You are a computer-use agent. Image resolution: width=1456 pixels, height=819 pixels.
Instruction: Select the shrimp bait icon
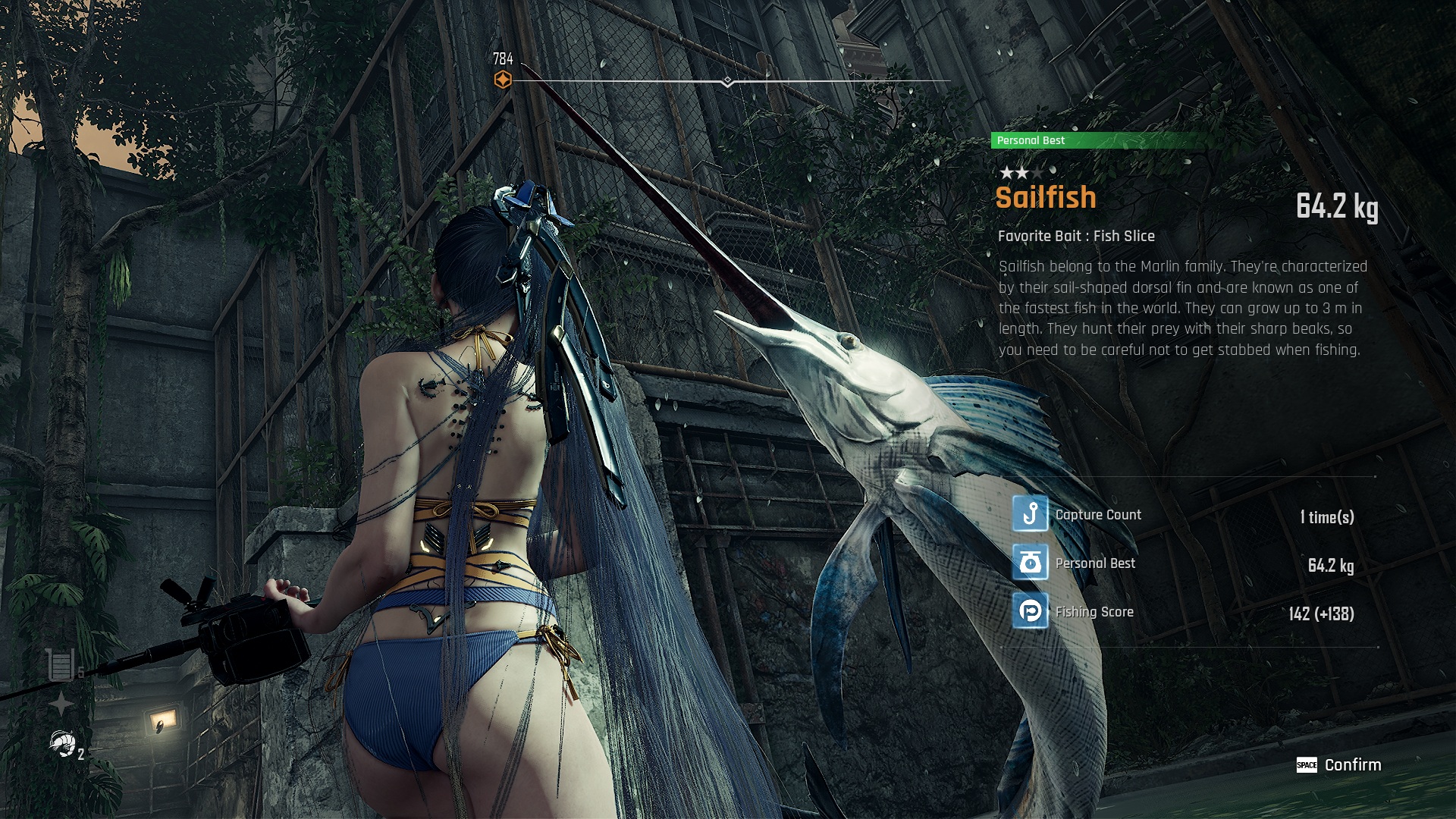(x=62, y=744)
